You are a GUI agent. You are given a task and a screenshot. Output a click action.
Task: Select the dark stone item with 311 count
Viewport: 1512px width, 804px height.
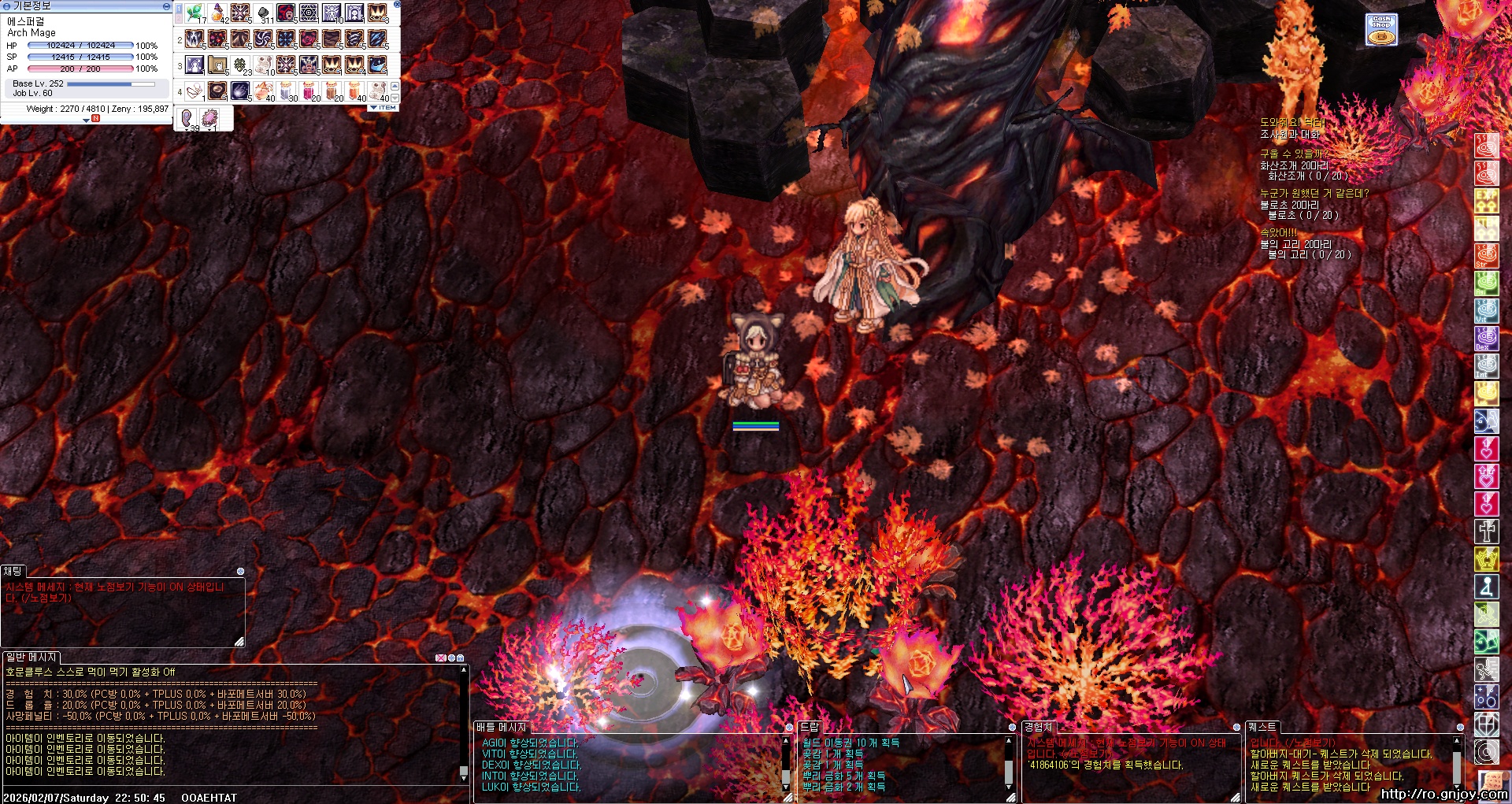tap(263, 13)
